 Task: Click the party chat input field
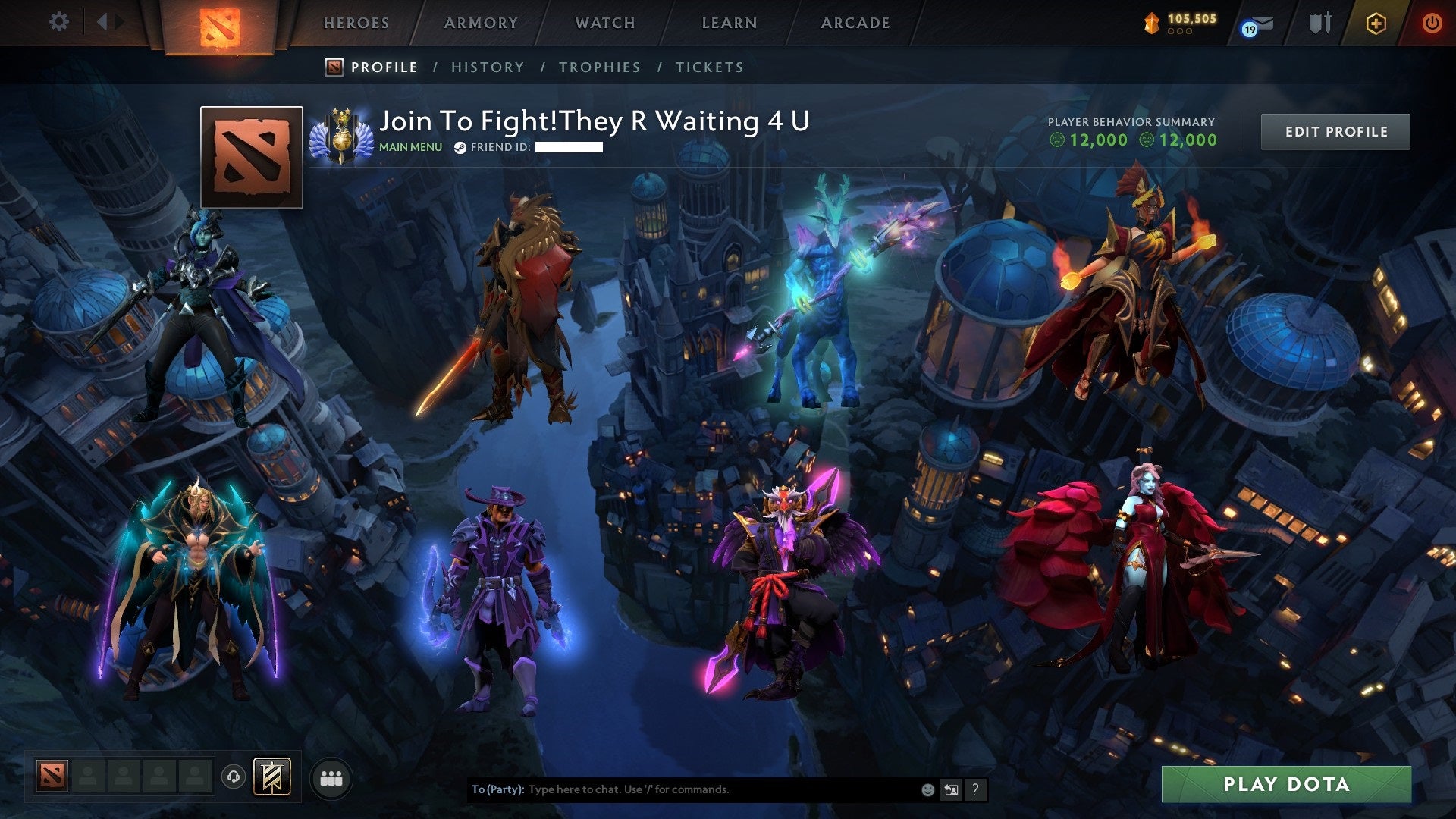(682, 789)
